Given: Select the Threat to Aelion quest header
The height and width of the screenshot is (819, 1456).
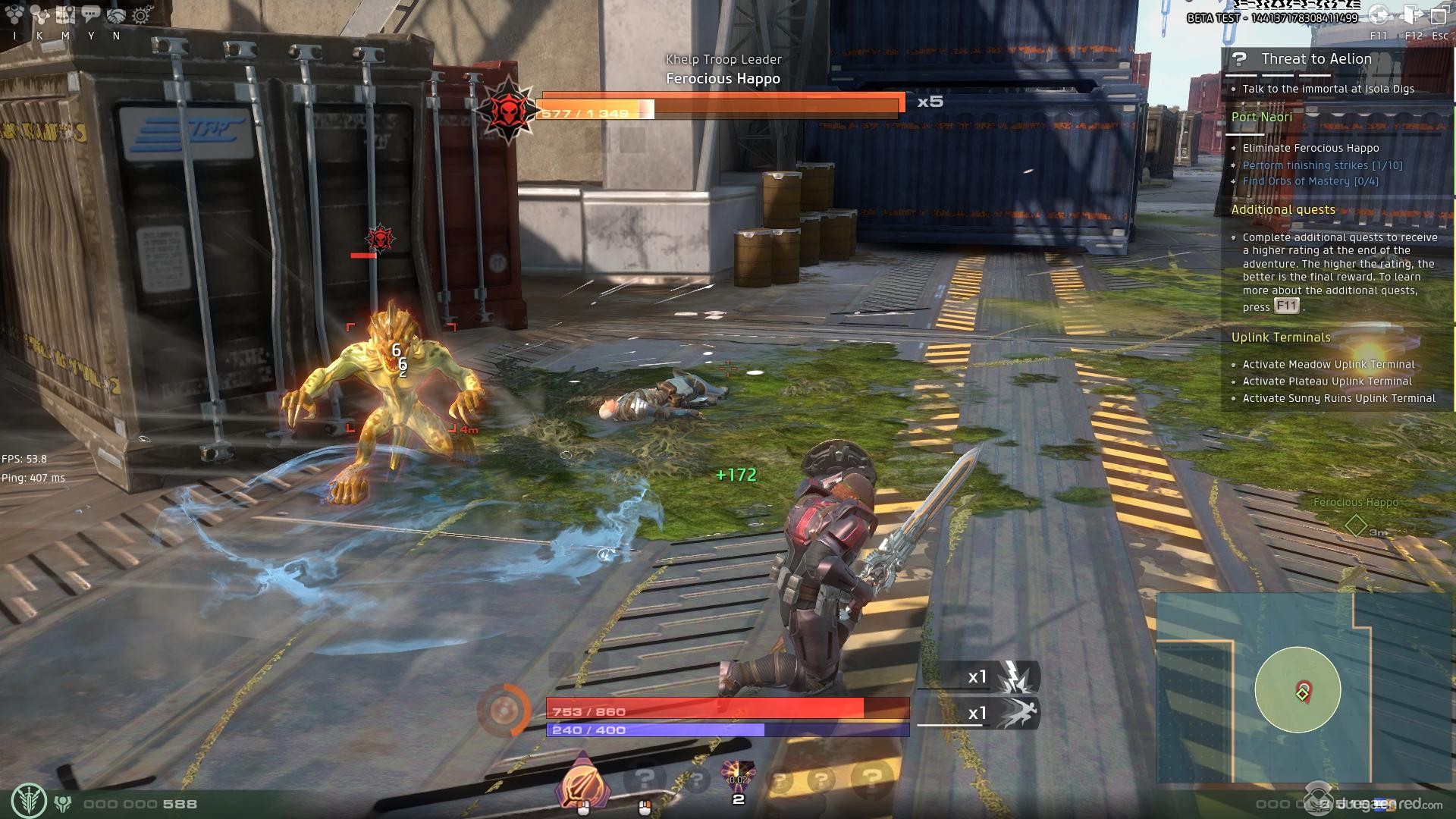Looking at the screenshot, I should point(1316,59).
